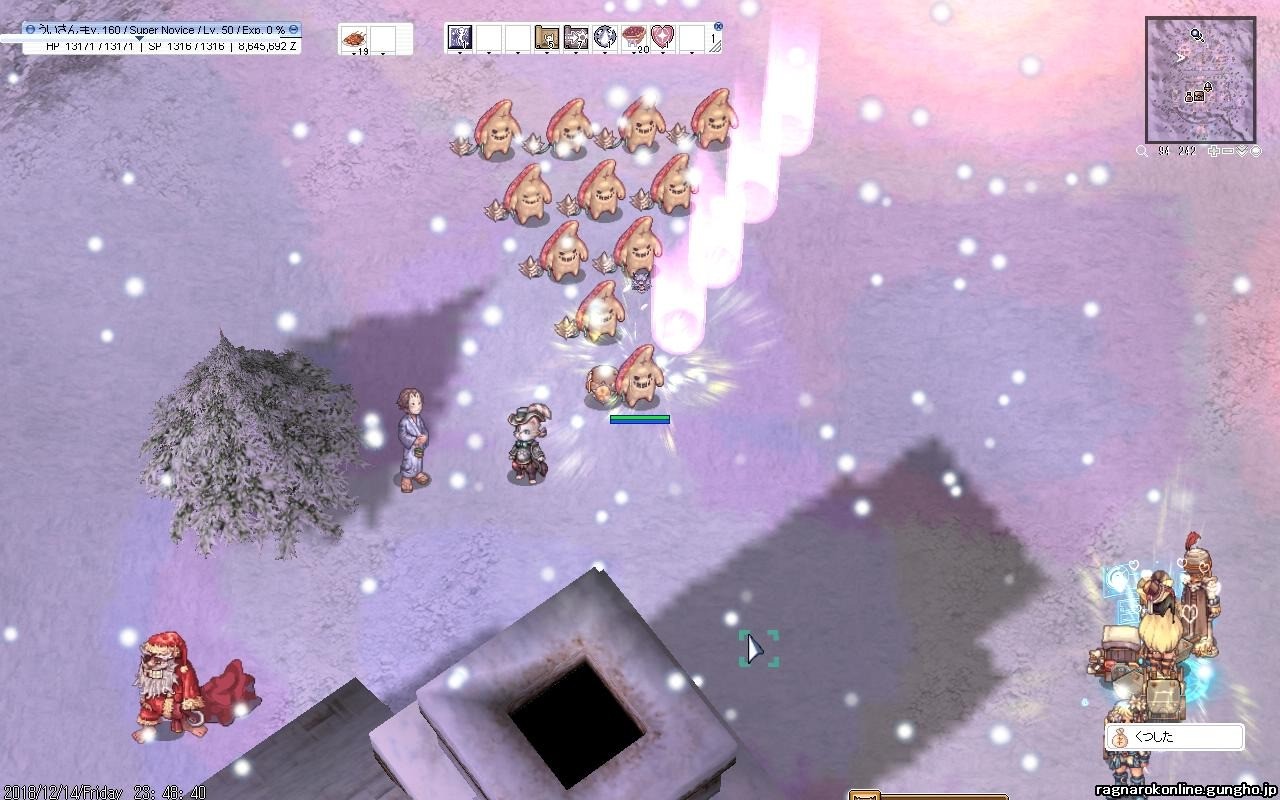Click the minimap
The width and height of the screenshot is (1280, 800).
click(1200, 80)
